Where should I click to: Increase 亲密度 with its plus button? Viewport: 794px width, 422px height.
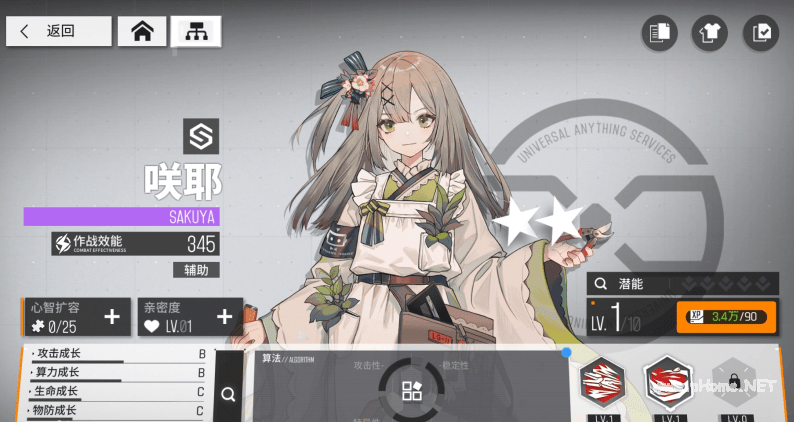pos(225,318)
